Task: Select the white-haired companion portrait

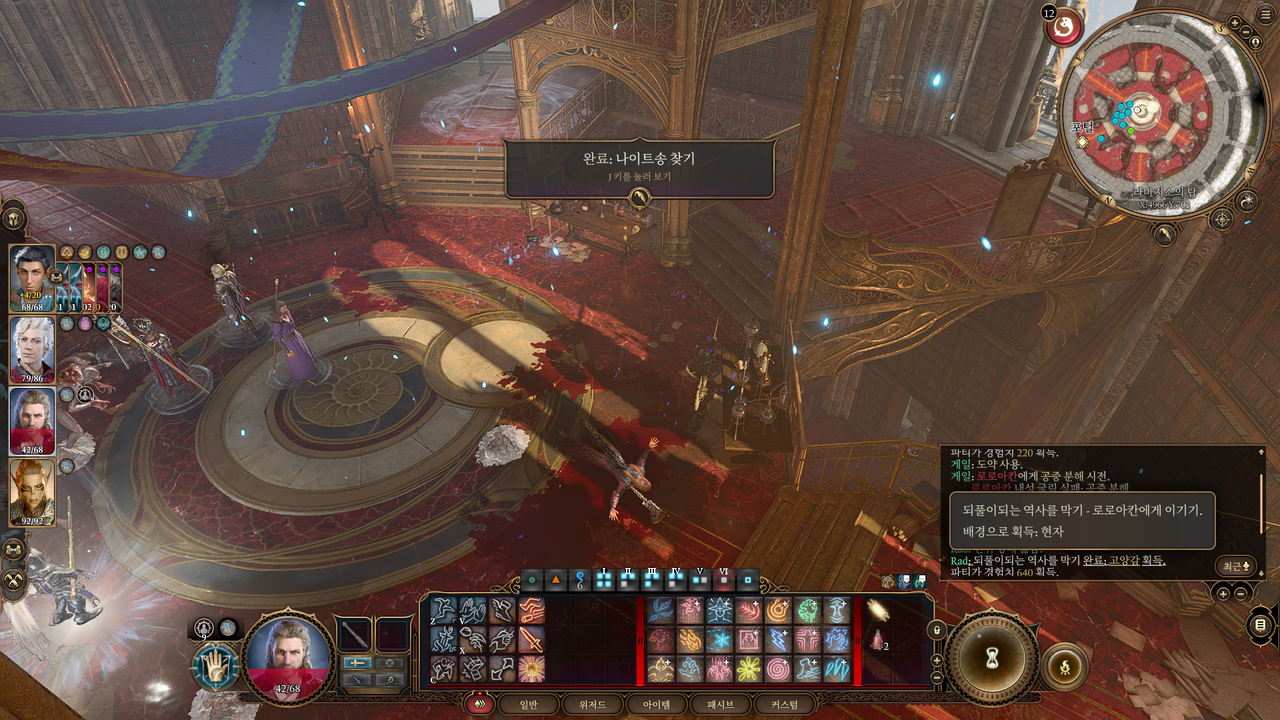Action: [32, 347]
